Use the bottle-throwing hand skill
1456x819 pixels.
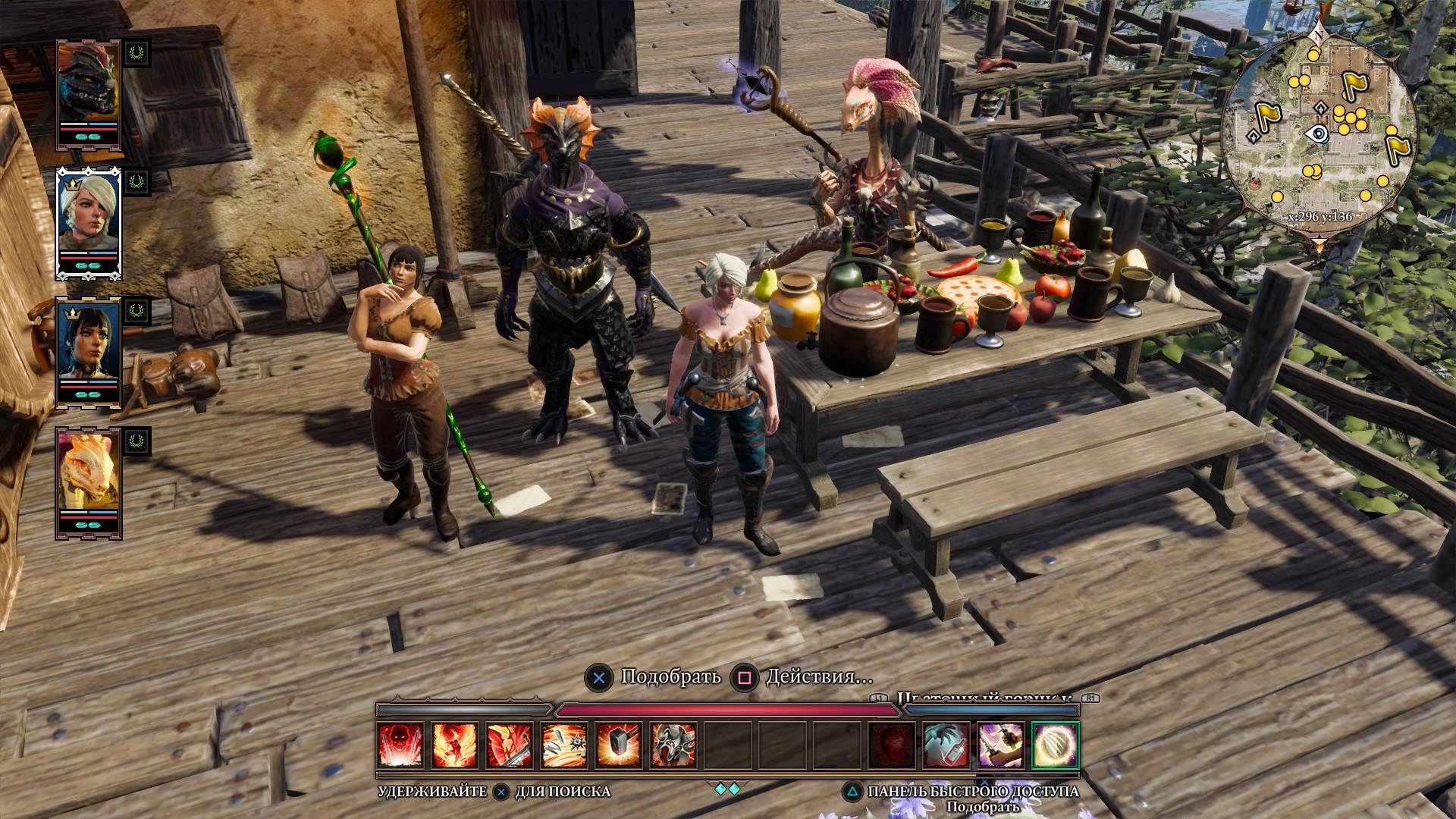pos(946,745)
